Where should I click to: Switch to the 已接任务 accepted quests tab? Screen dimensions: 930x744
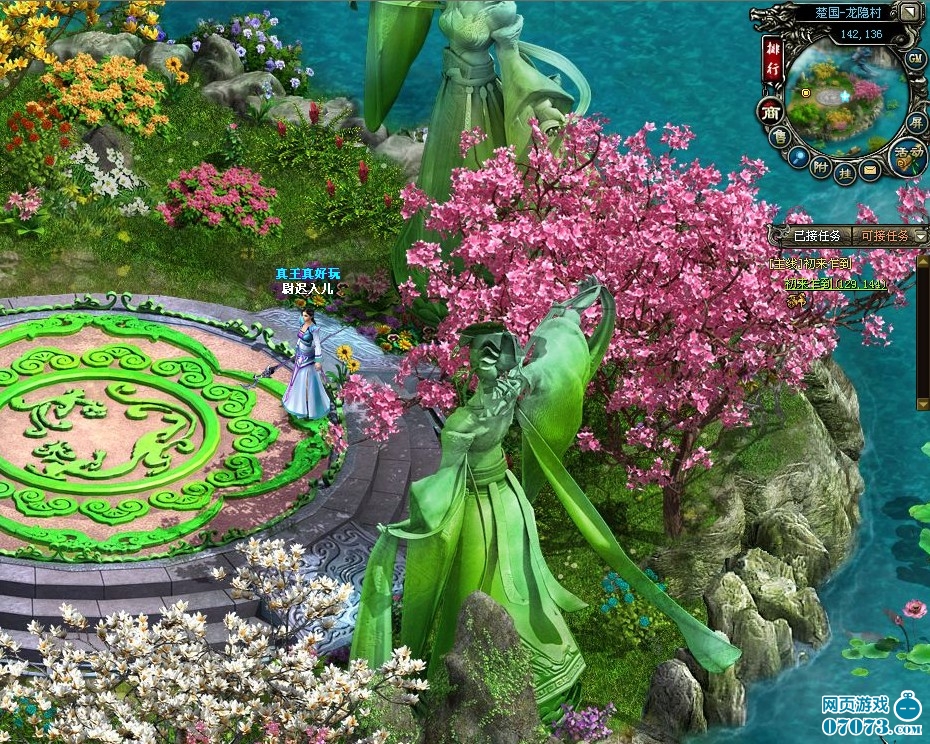[x=816, y=236]
